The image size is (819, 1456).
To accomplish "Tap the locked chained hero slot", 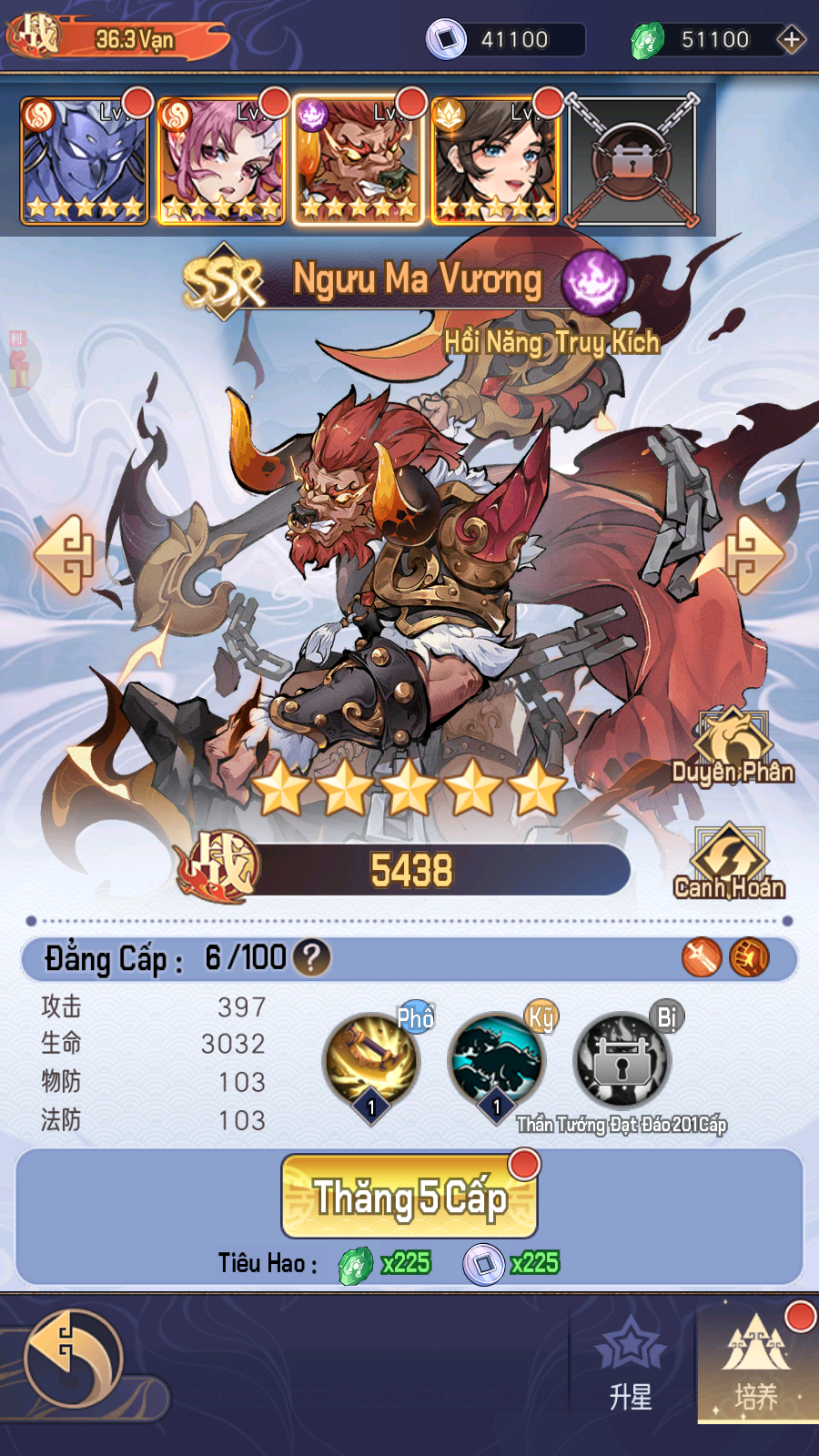I will tap(632, 162).
